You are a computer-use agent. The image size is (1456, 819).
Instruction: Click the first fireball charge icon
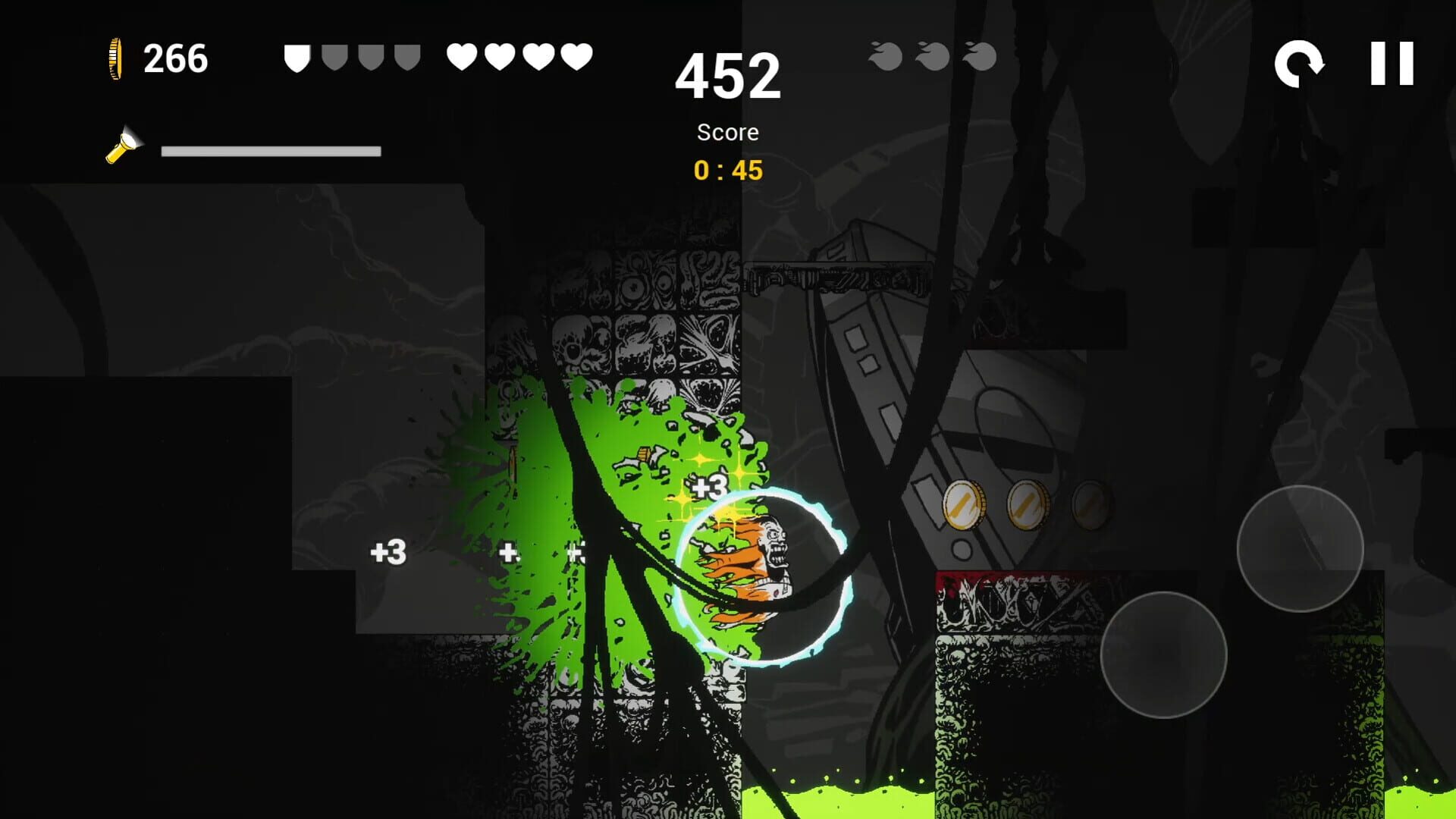tap(886, 57)
